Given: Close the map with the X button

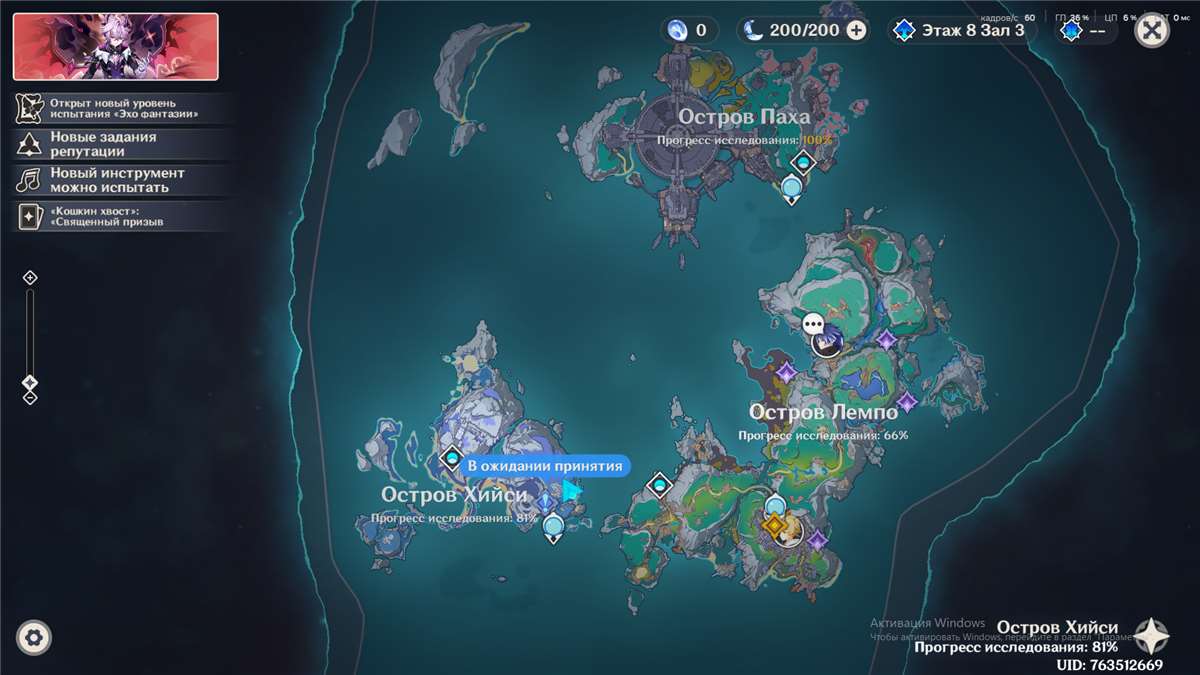Looking at the screenshot, I should (1152, 30).
